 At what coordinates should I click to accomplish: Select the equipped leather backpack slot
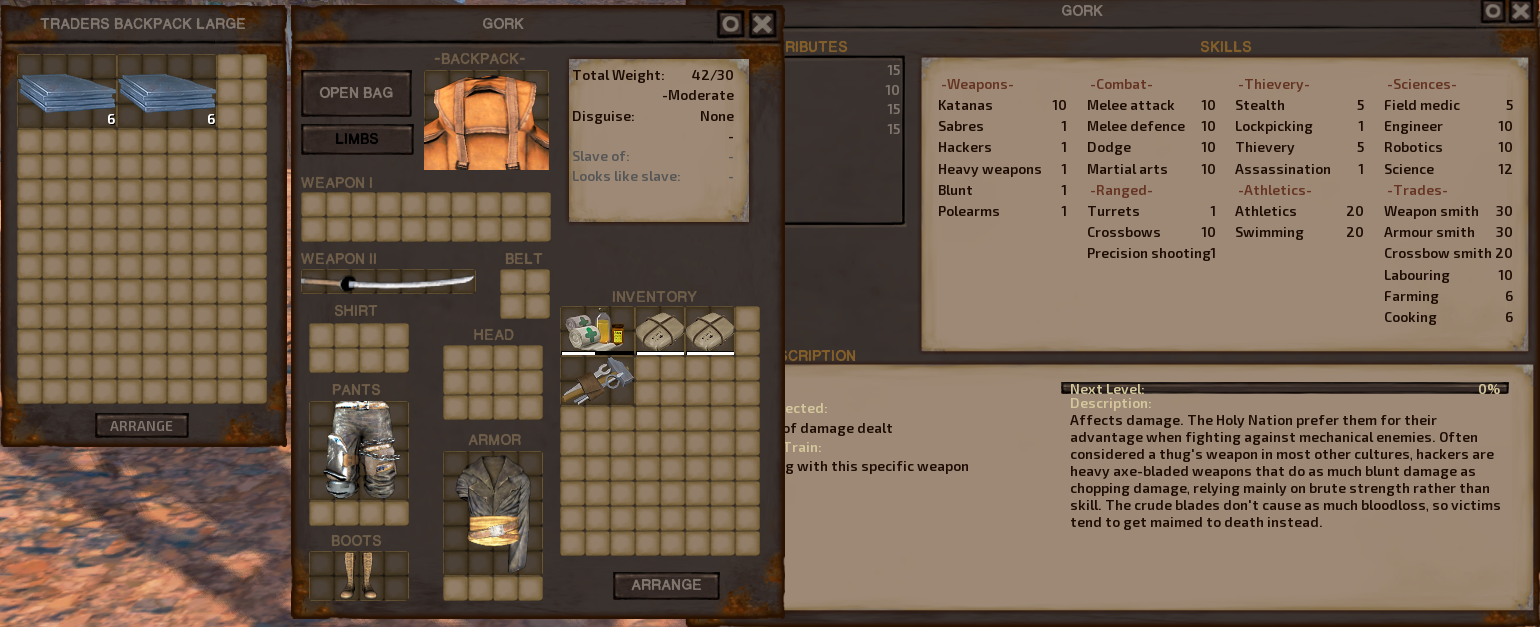486,120
